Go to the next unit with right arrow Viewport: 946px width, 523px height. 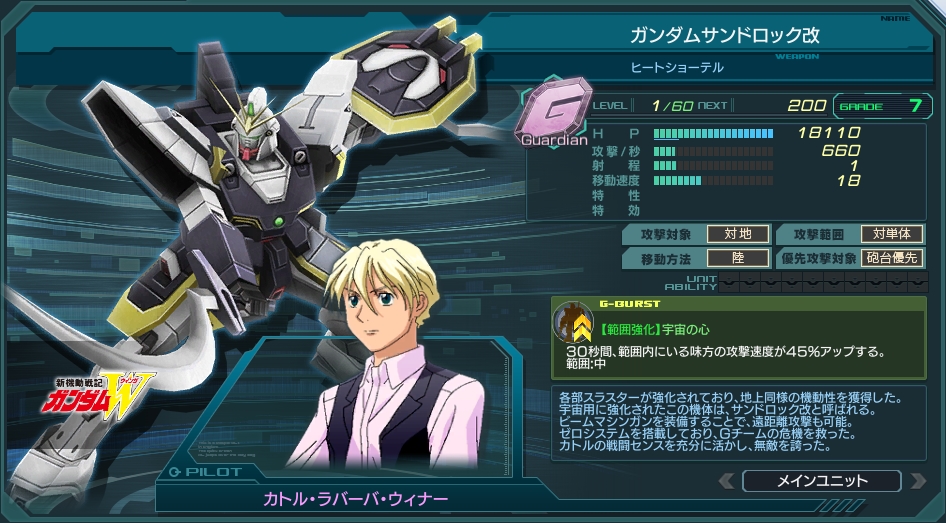click(x=916, y=481)
